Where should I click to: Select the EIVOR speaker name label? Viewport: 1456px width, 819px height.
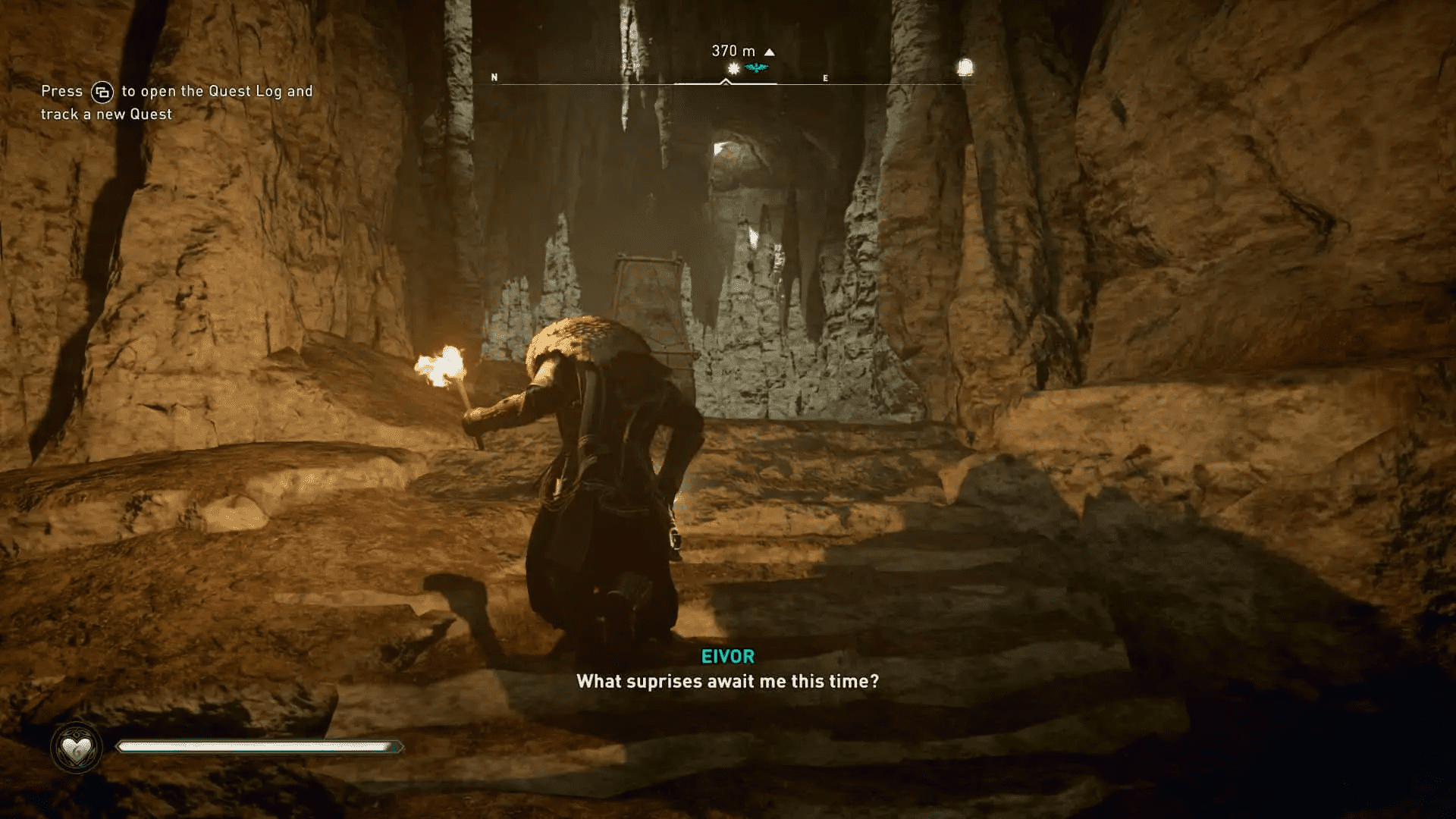727,657
